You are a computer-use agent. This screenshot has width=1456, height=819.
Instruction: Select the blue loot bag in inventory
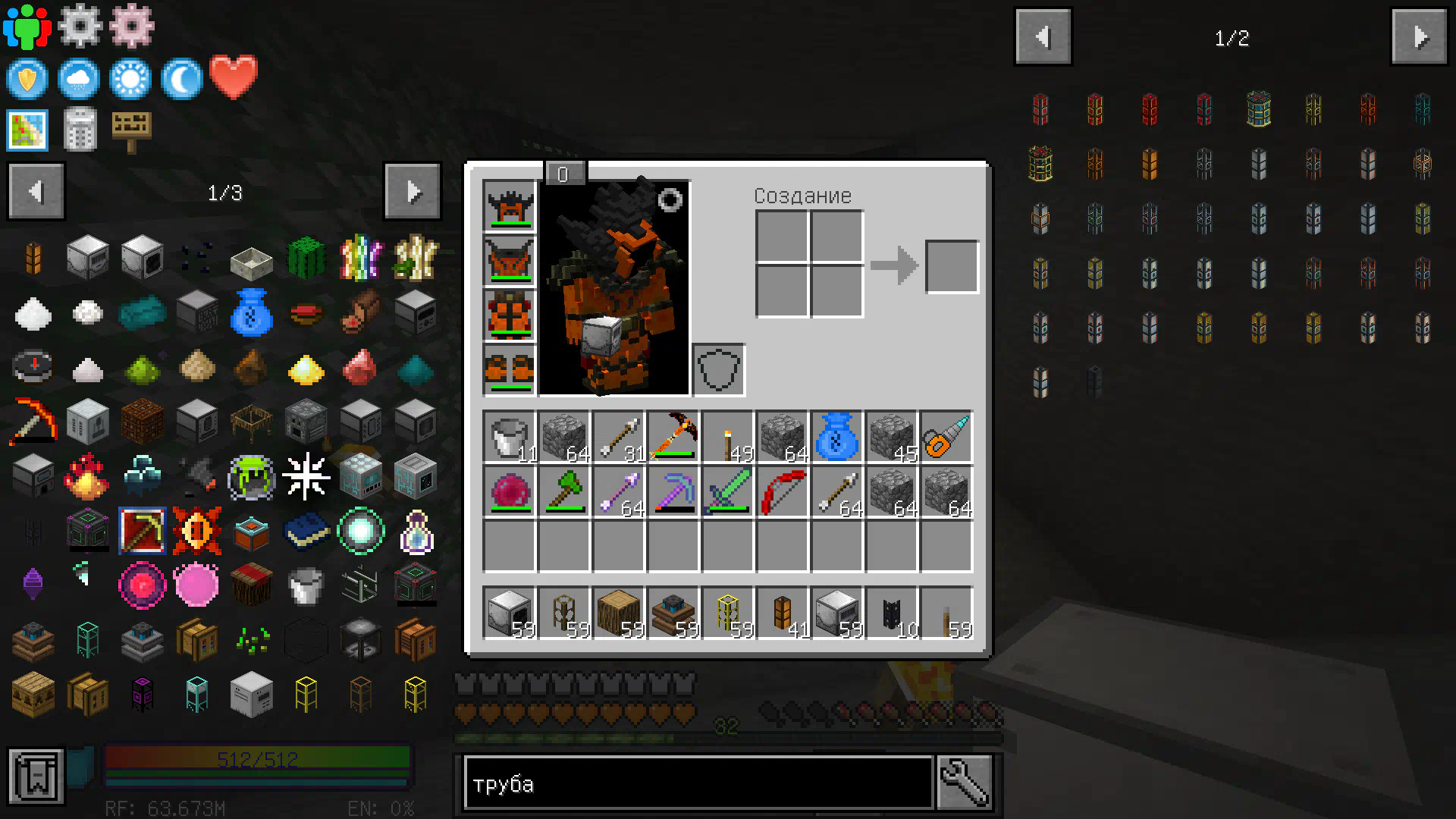[x=836, y=438]
